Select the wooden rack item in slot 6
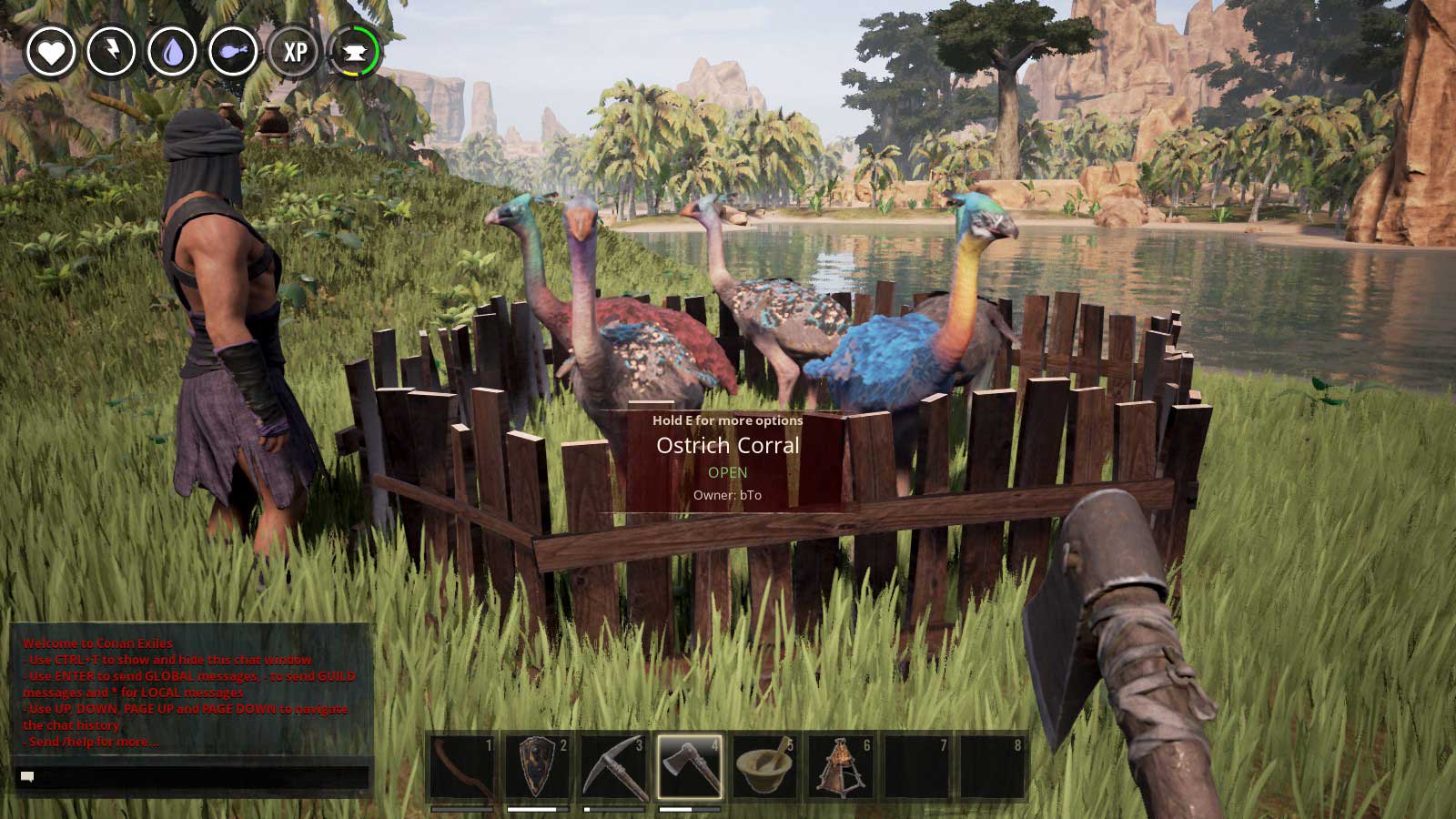 (x=841, y=767)
